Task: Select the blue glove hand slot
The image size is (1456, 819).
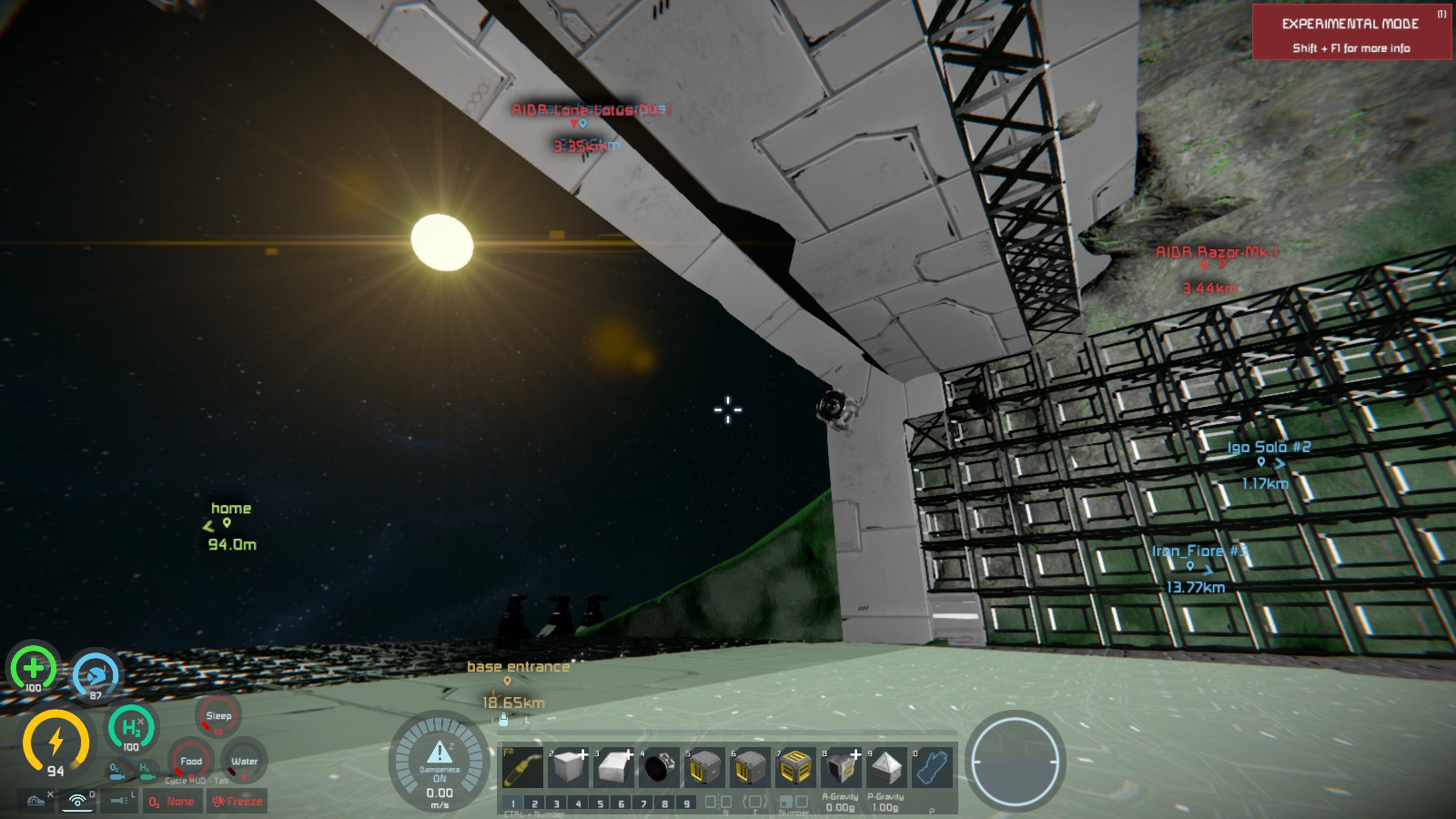Action: point(931,767)
